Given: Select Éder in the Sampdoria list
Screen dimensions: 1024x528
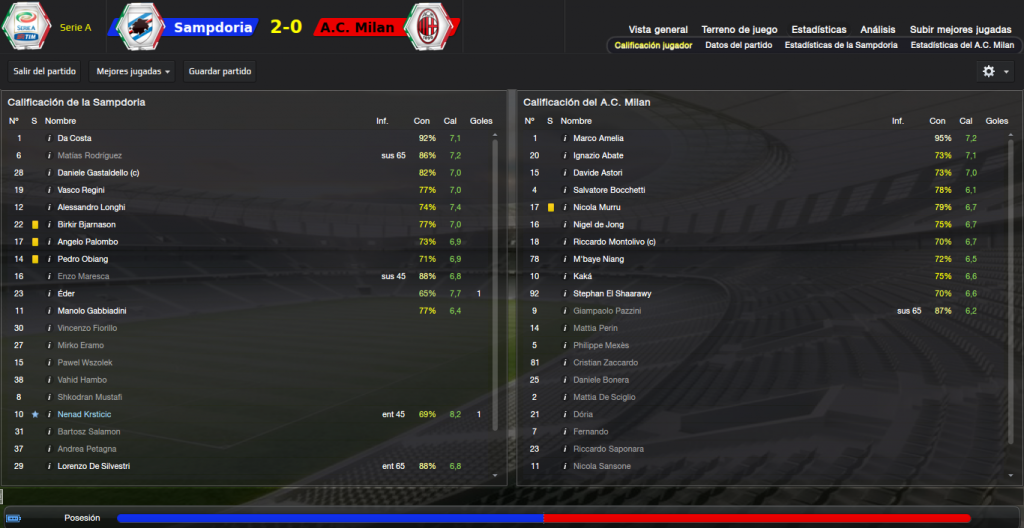Looking at the screenshot, I should click(66, 293).
